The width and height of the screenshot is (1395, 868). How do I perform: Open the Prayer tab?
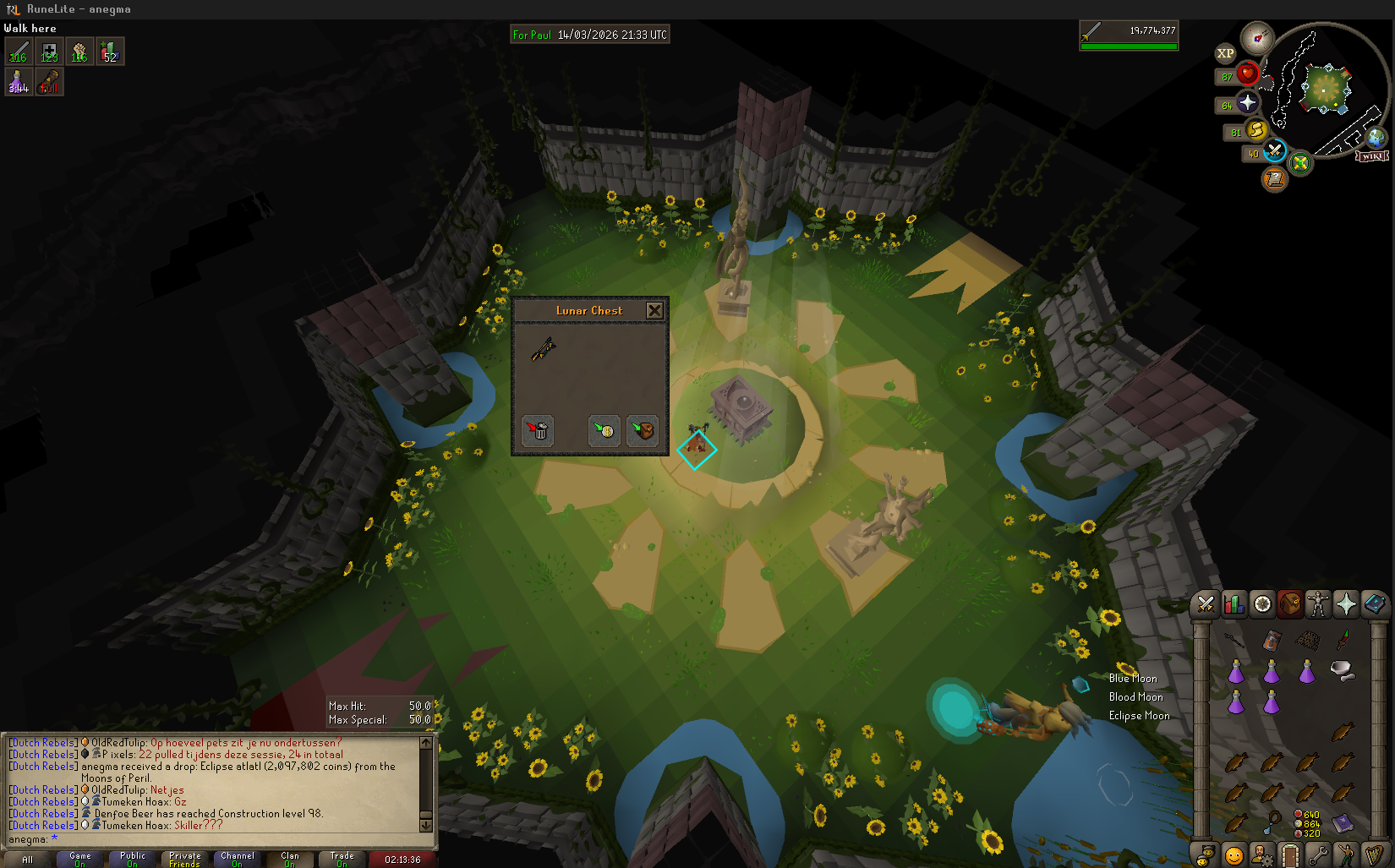(1346, 604)
